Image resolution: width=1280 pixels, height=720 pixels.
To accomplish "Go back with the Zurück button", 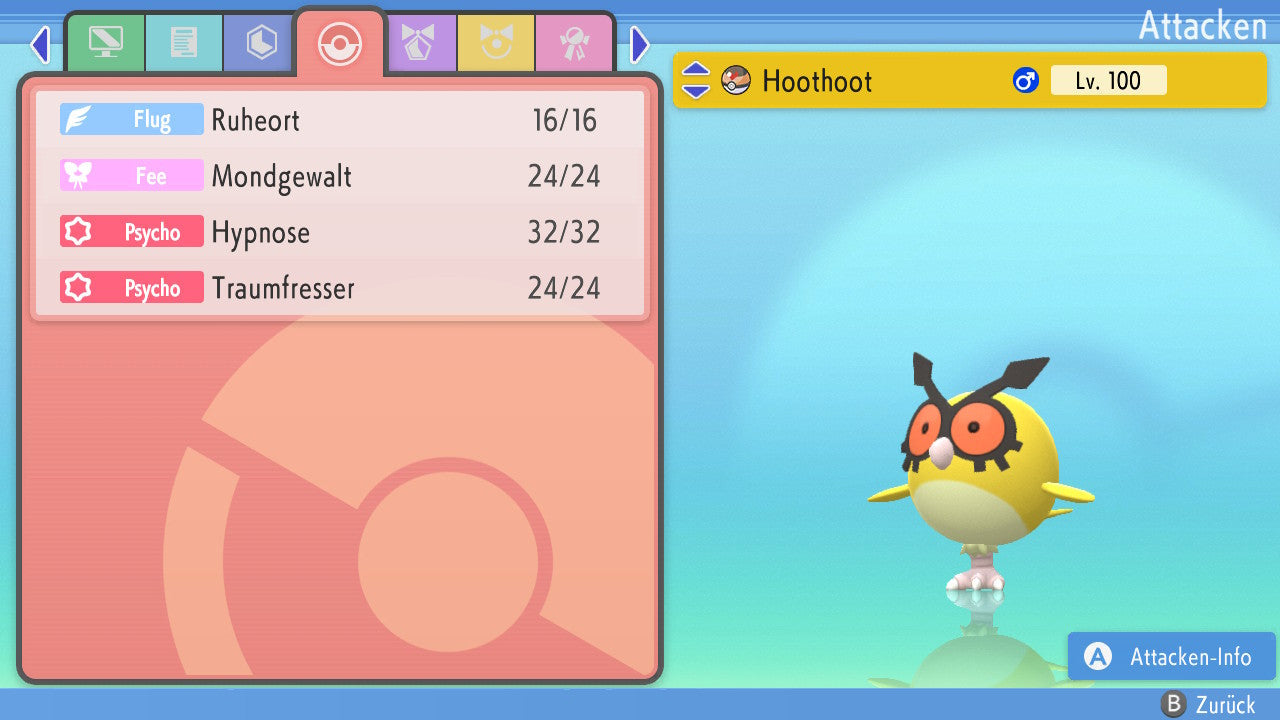I will (x=1208, y=705).
